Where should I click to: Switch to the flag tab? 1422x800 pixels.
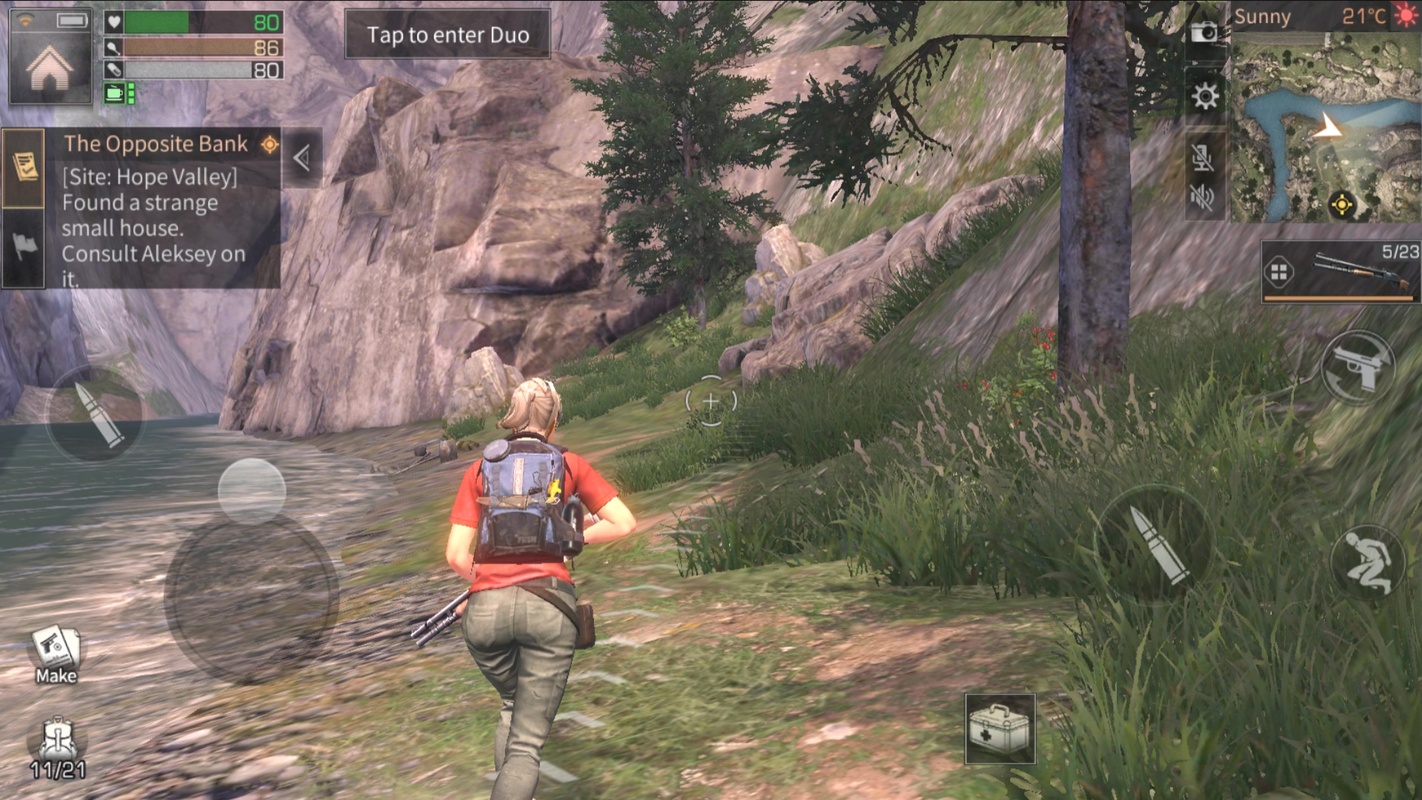(23, 246)
